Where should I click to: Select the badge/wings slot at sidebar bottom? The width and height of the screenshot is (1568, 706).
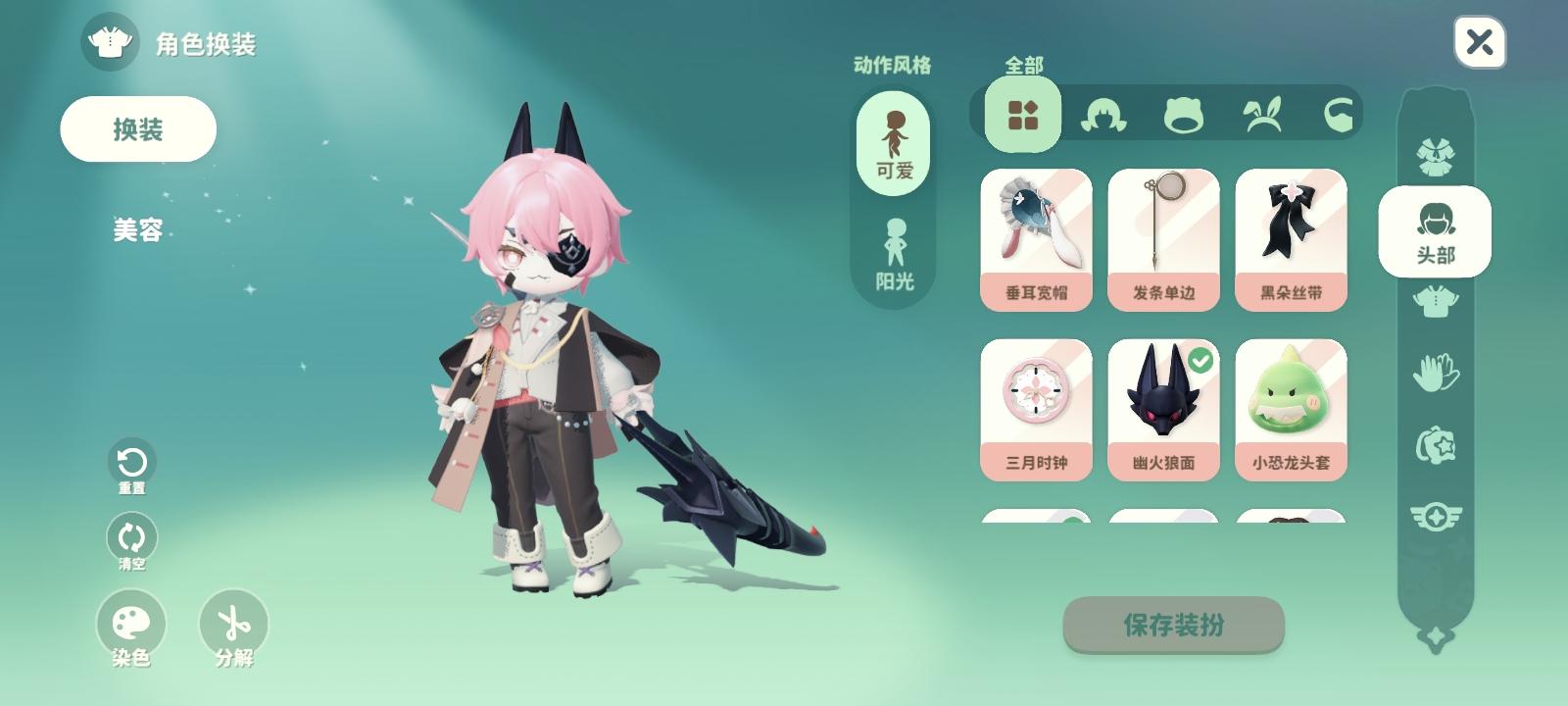pyautogui.click(x=1435, y=514)
